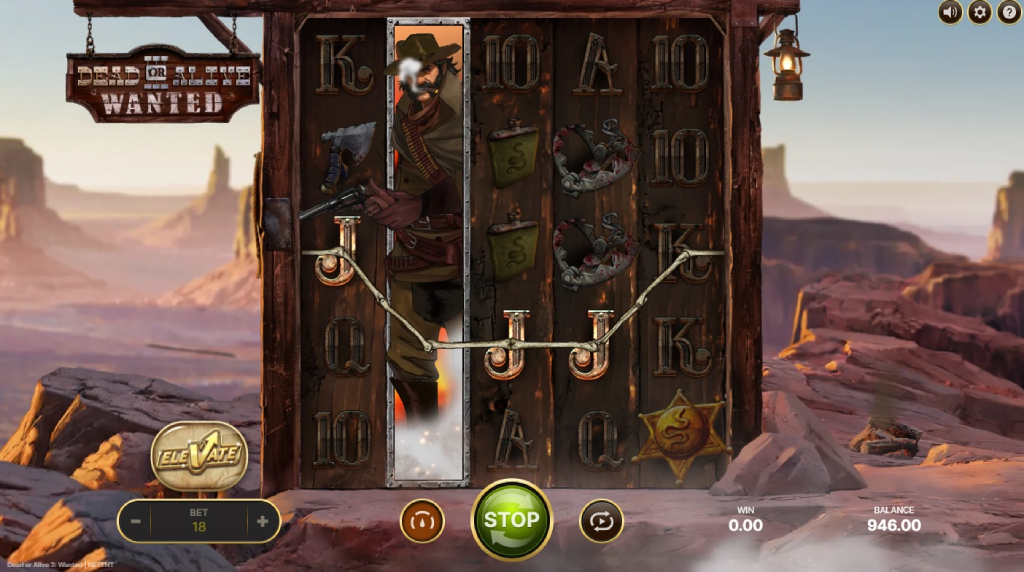Stop the reels with the green STOP button
The height and width of the screenshot is (572, 1024).
point(511,520)
